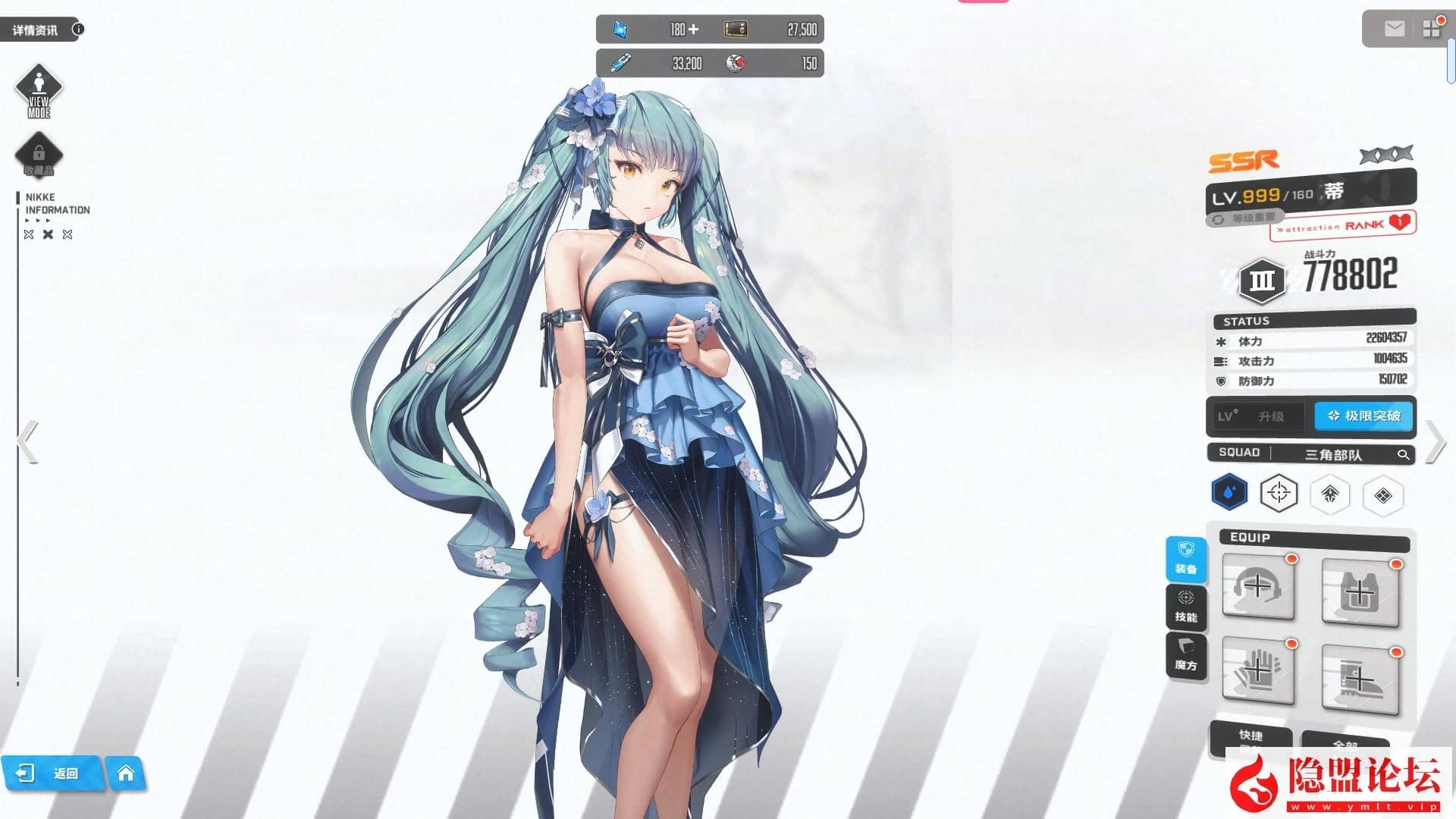Click the home icon at bottom left
Viewport: 1456px width, 819px height.
coord(127,773)
